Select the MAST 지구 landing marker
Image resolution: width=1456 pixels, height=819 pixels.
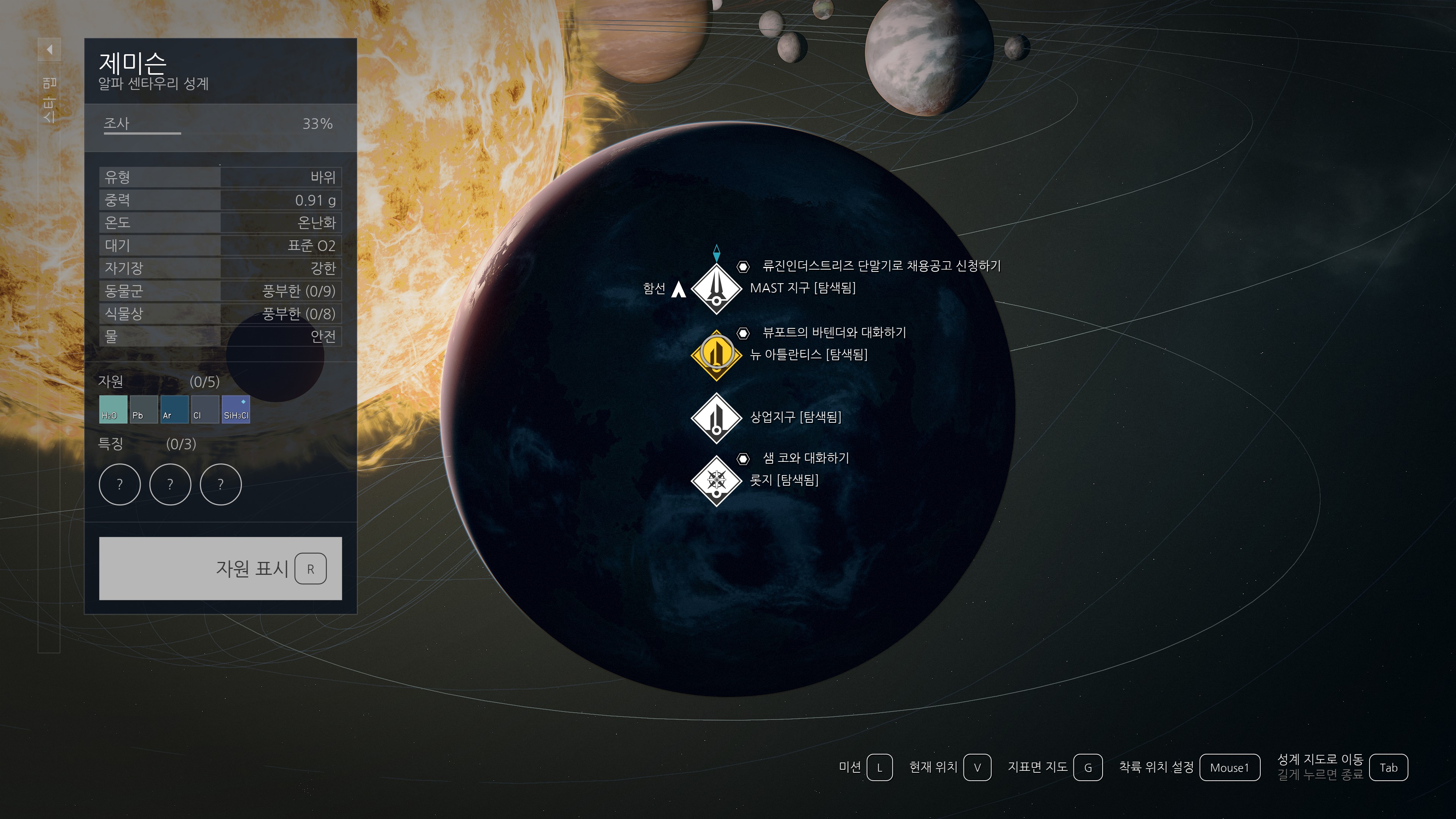click(x=716, y=288)
